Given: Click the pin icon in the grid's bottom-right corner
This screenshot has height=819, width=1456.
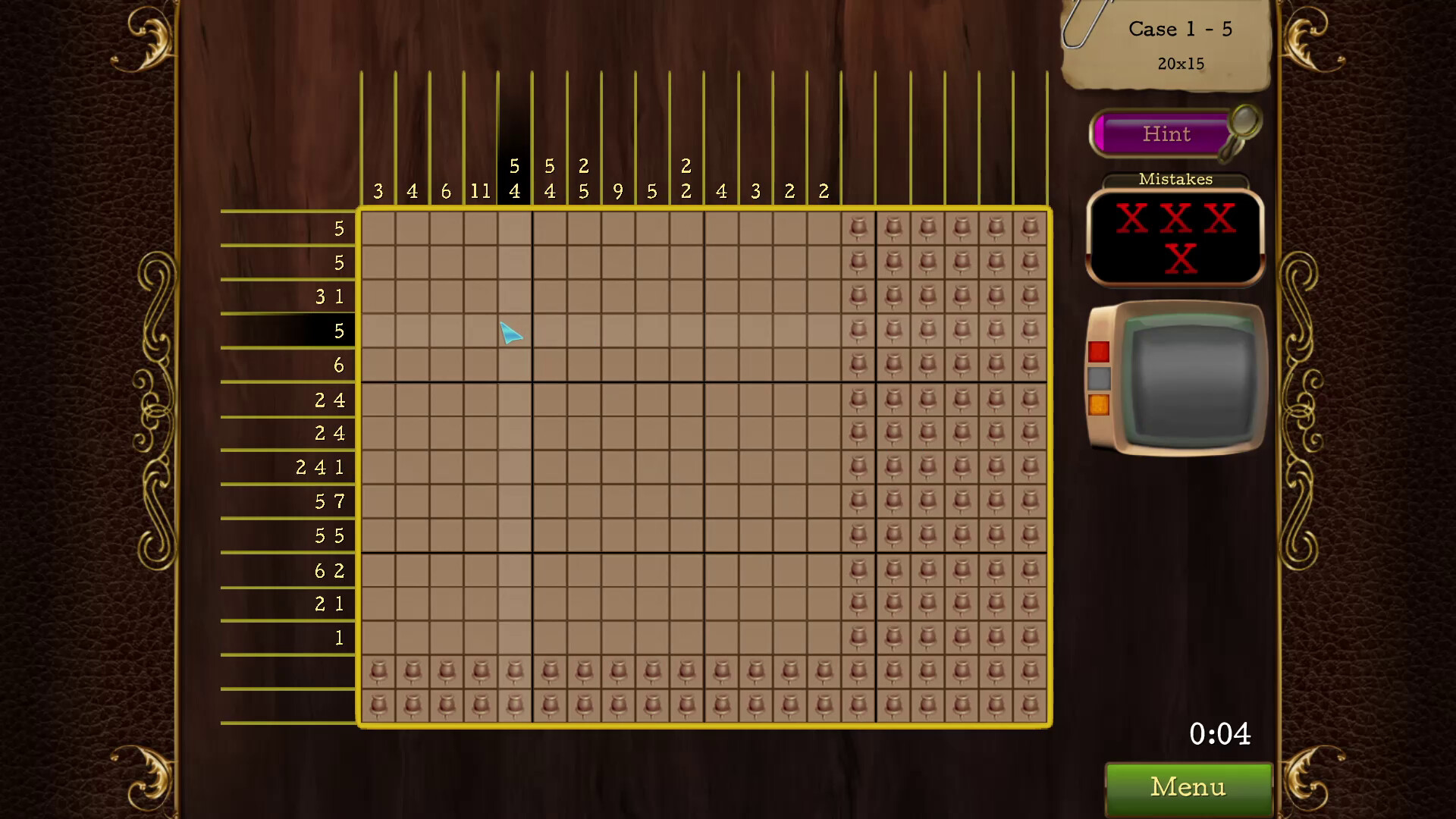Looking at the screenshot, I should tap(1028, 704).
